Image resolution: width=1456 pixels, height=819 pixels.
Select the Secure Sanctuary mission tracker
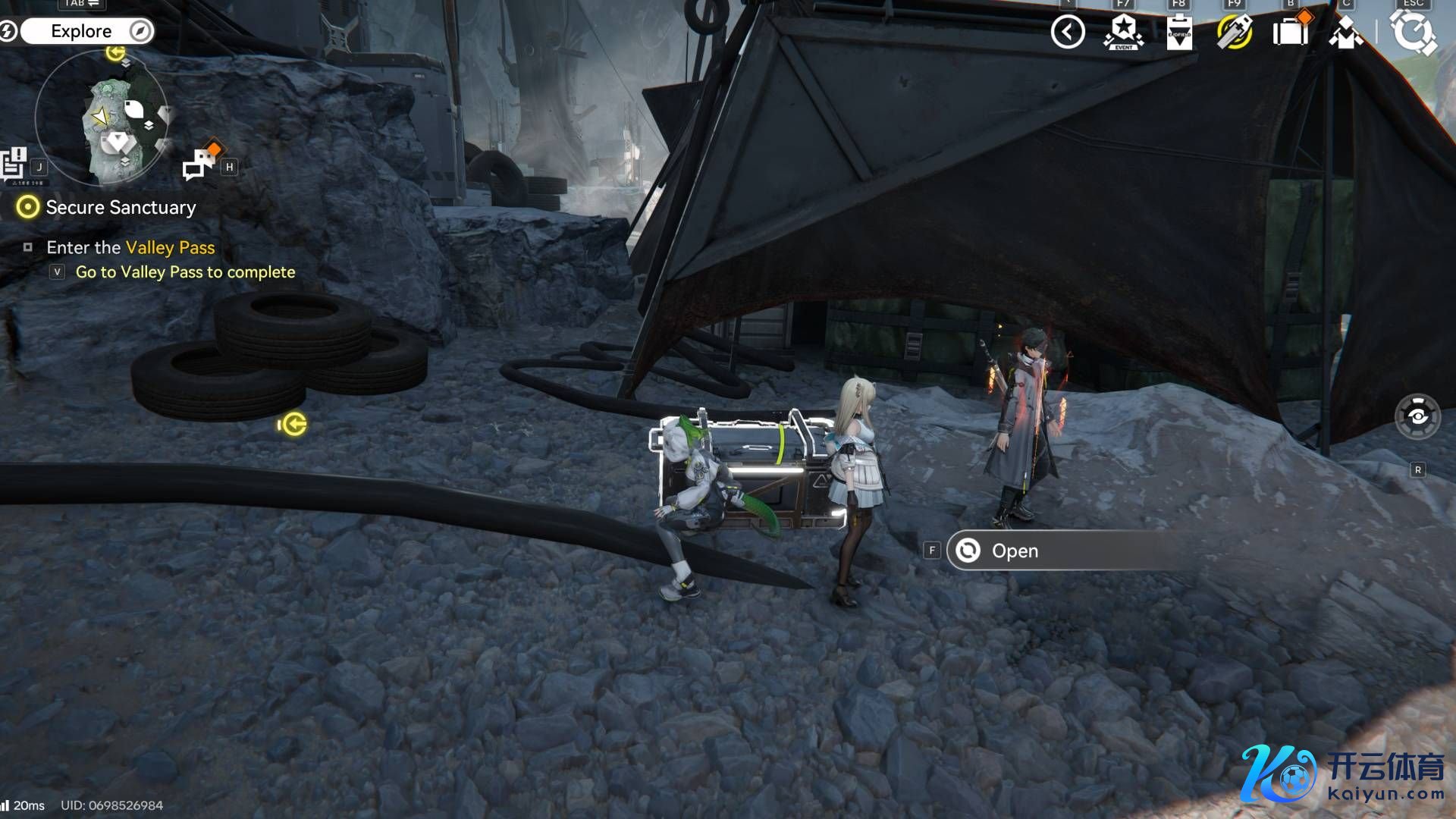tap(120, 207)
